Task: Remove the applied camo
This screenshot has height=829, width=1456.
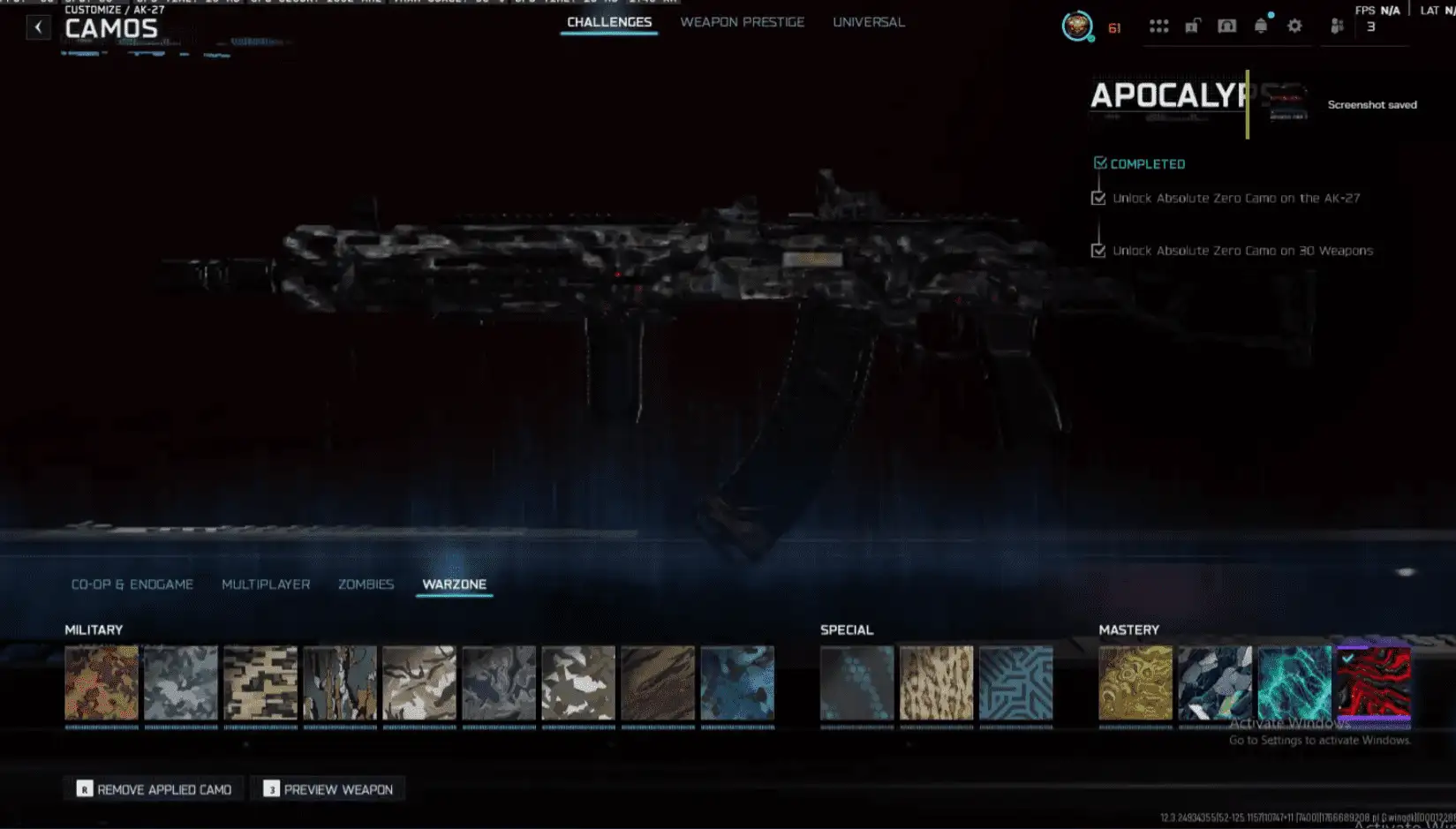Action: pyautogui.click(x=155, y=789)
